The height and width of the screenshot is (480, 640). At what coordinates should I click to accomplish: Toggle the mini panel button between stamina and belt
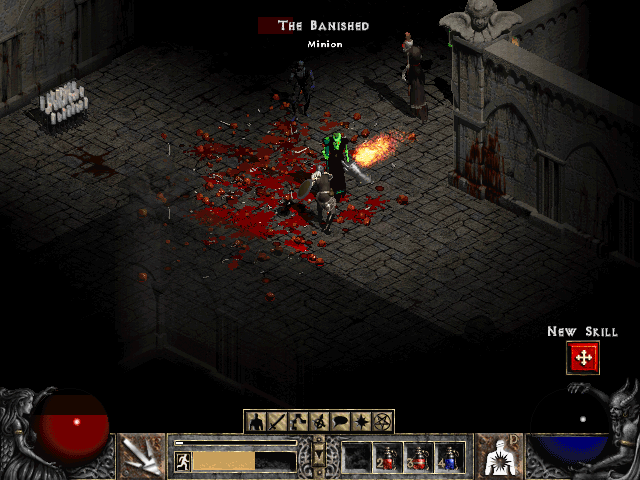click(320, 457)
